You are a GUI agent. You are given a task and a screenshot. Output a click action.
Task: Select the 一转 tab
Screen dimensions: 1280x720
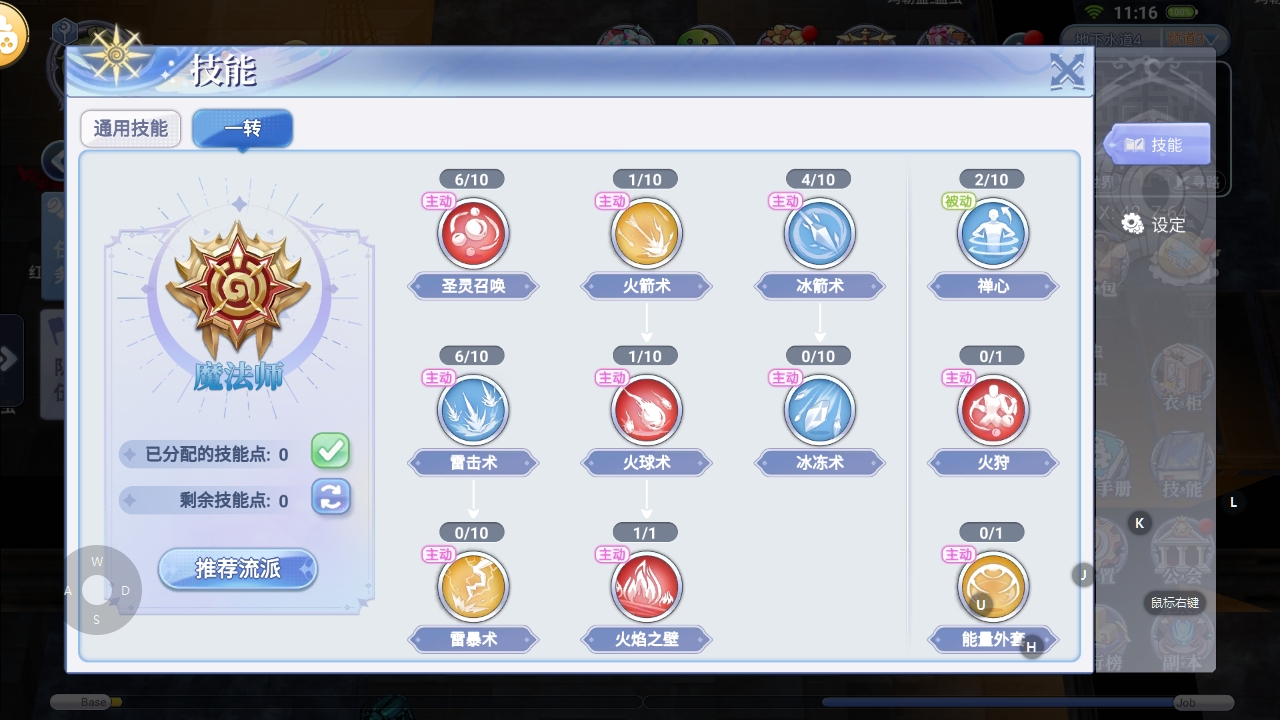[x=241, y=129]
